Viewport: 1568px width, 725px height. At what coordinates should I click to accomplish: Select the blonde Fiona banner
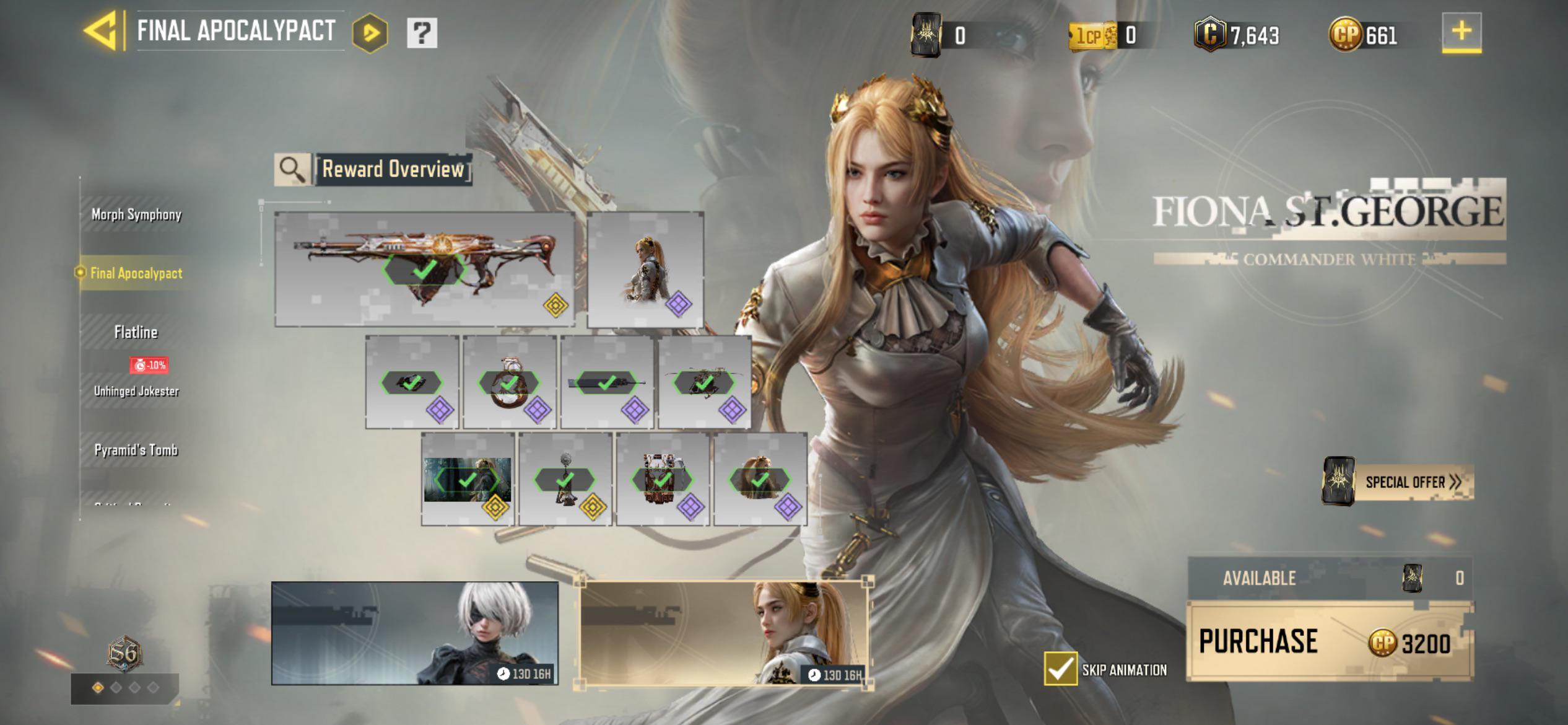click(724, 633)
